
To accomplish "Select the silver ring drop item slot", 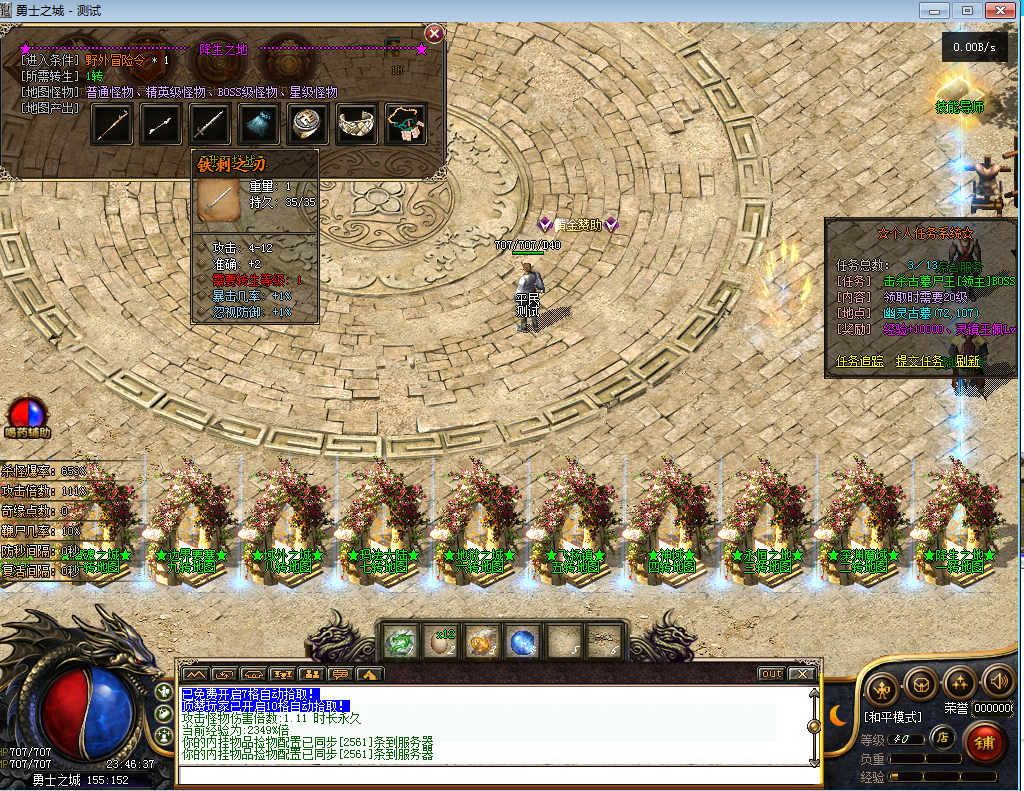I will pos(308,124).
